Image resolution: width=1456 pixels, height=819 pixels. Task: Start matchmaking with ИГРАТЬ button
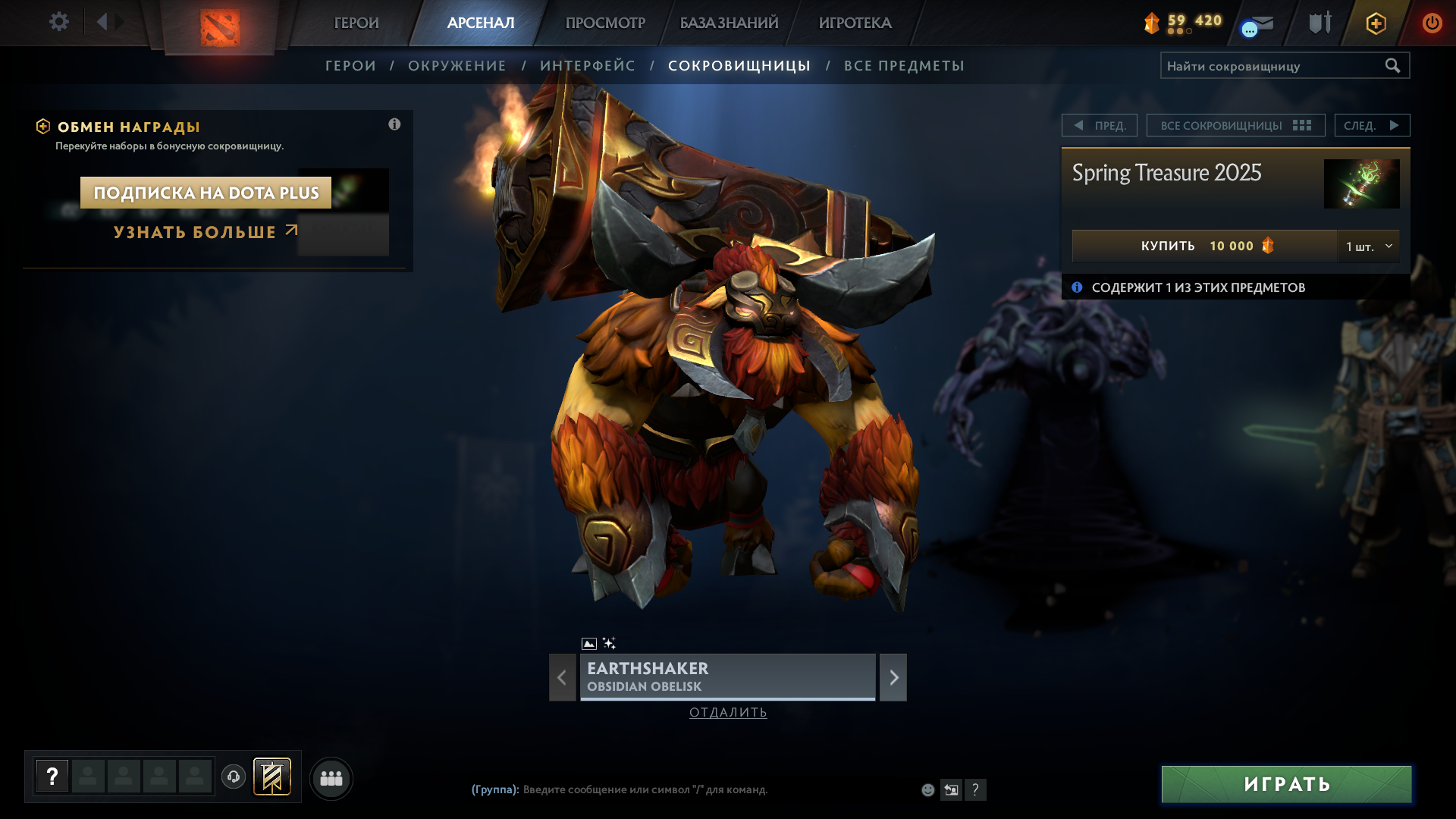coord(1286,784)
